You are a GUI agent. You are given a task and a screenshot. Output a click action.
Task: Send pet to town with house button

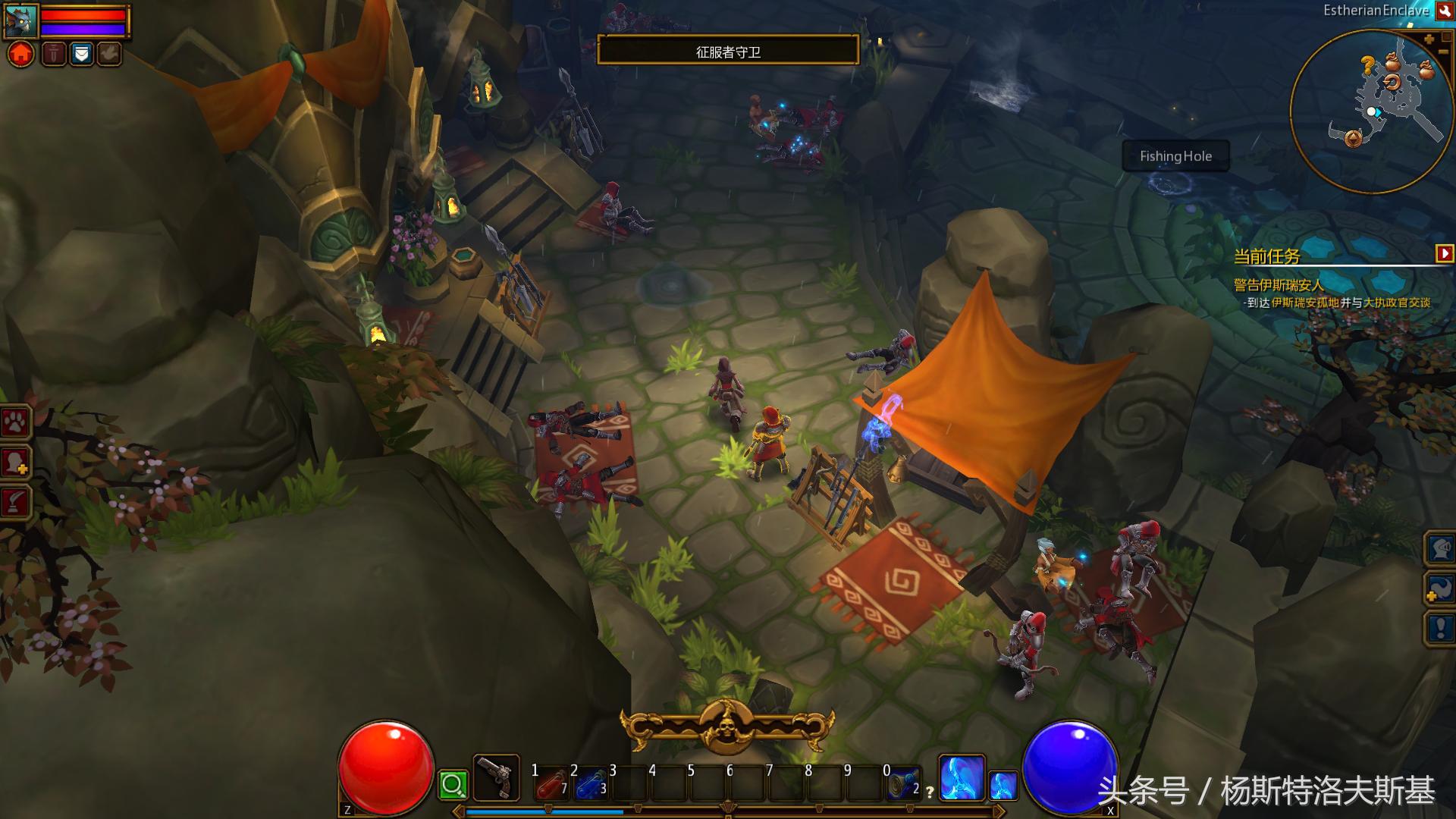(x=21, y=54)
